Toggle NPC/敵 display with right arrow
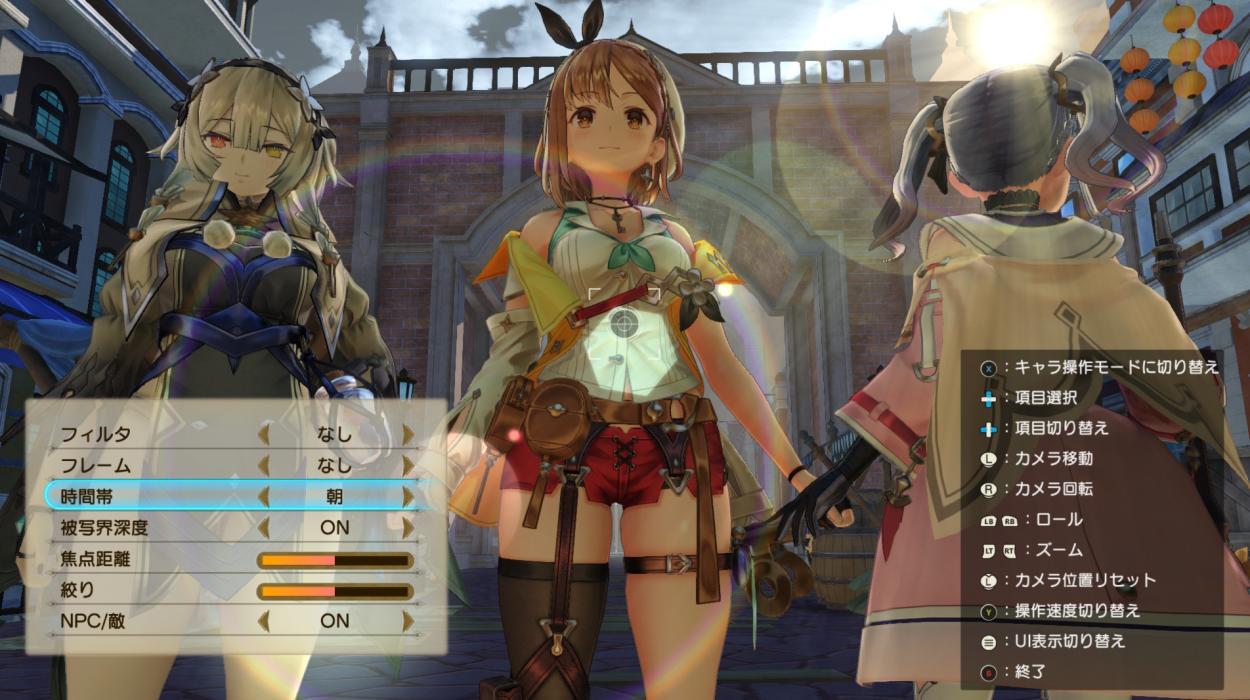 tap(408, 621)
